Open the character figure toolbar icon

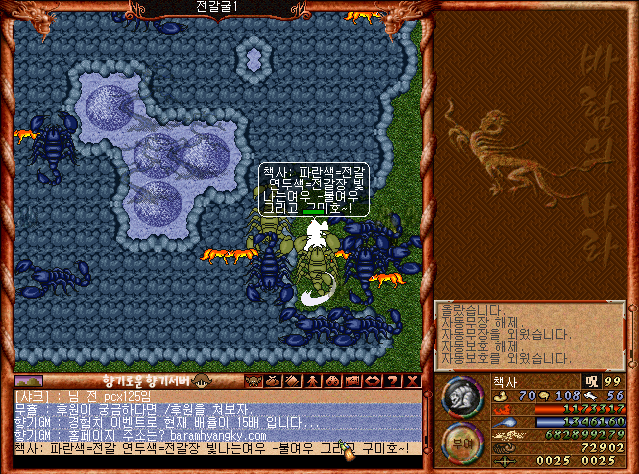(310, 381)
